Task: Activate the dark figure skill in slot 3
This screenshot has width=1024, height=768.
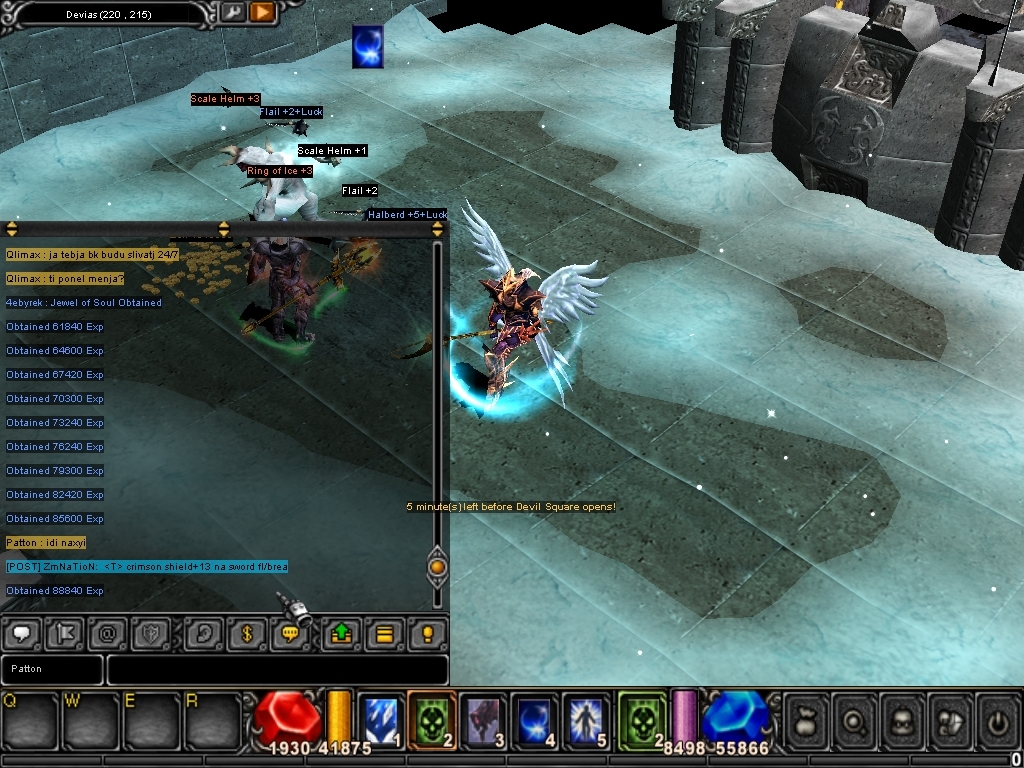Action: 485,720
